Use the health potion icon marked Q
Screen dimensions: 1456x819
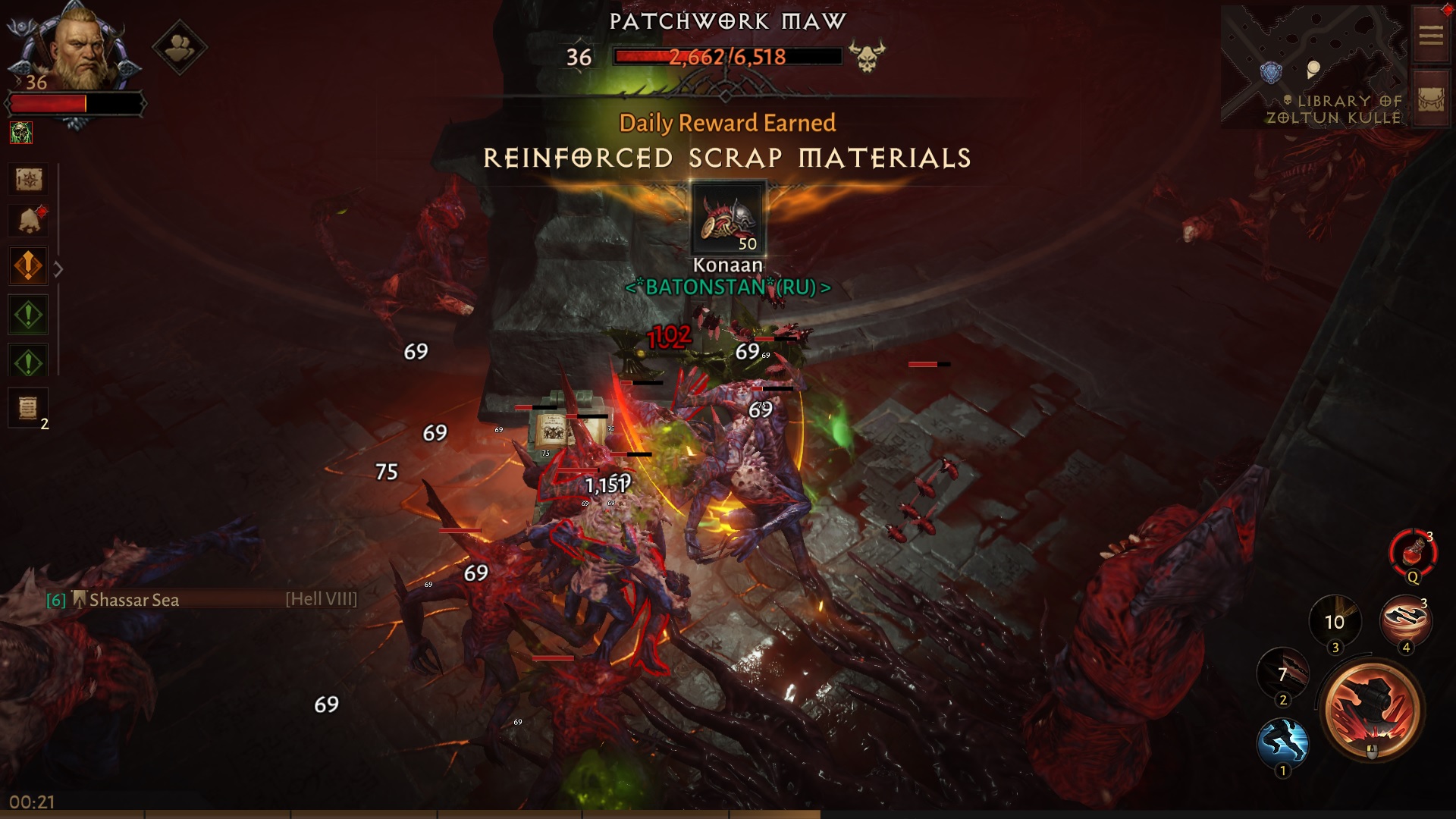pyautogui.click(x=1412, y=554)
